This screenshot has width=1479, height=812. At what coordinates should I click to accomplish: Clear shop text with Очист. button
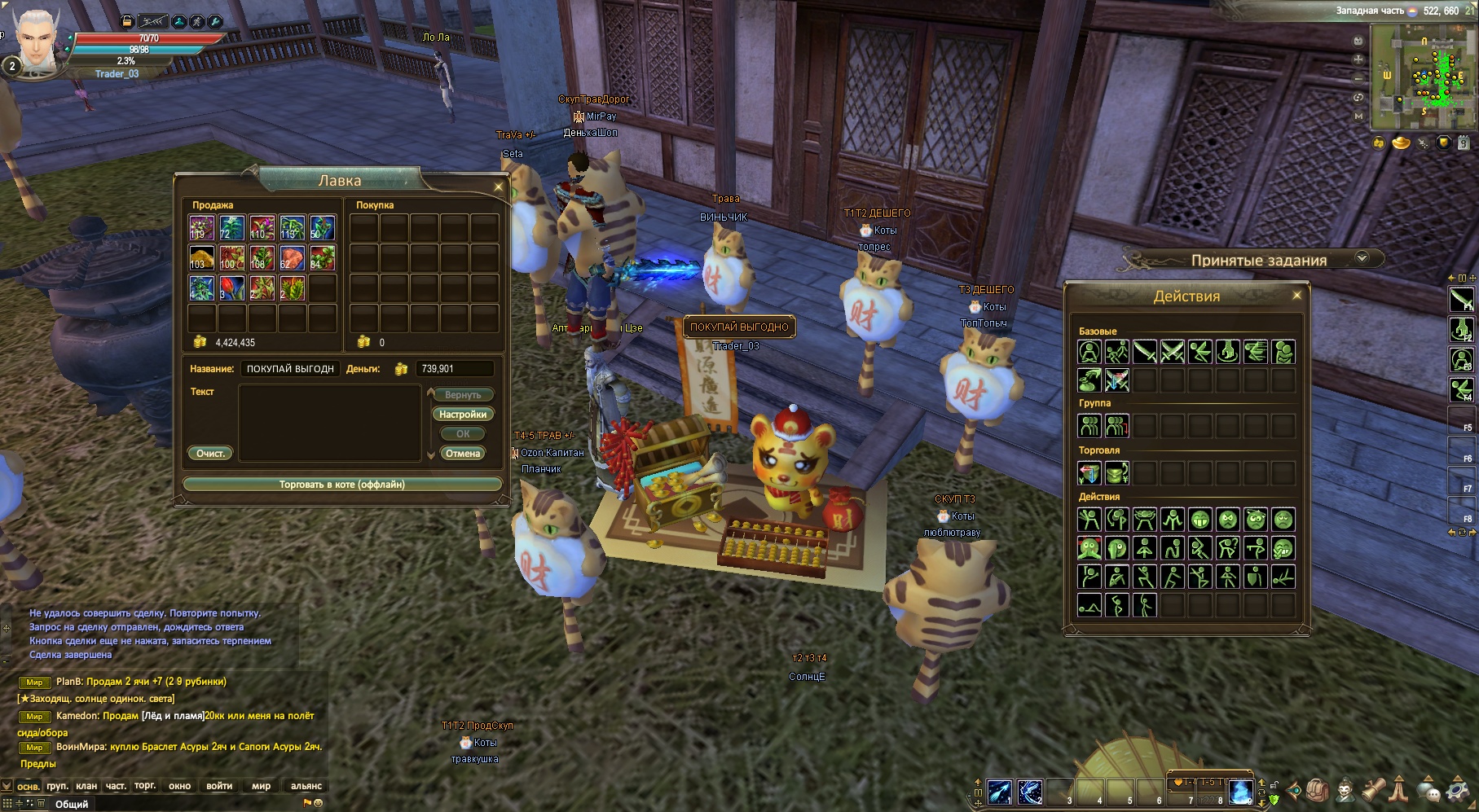[x=210, y=454]
